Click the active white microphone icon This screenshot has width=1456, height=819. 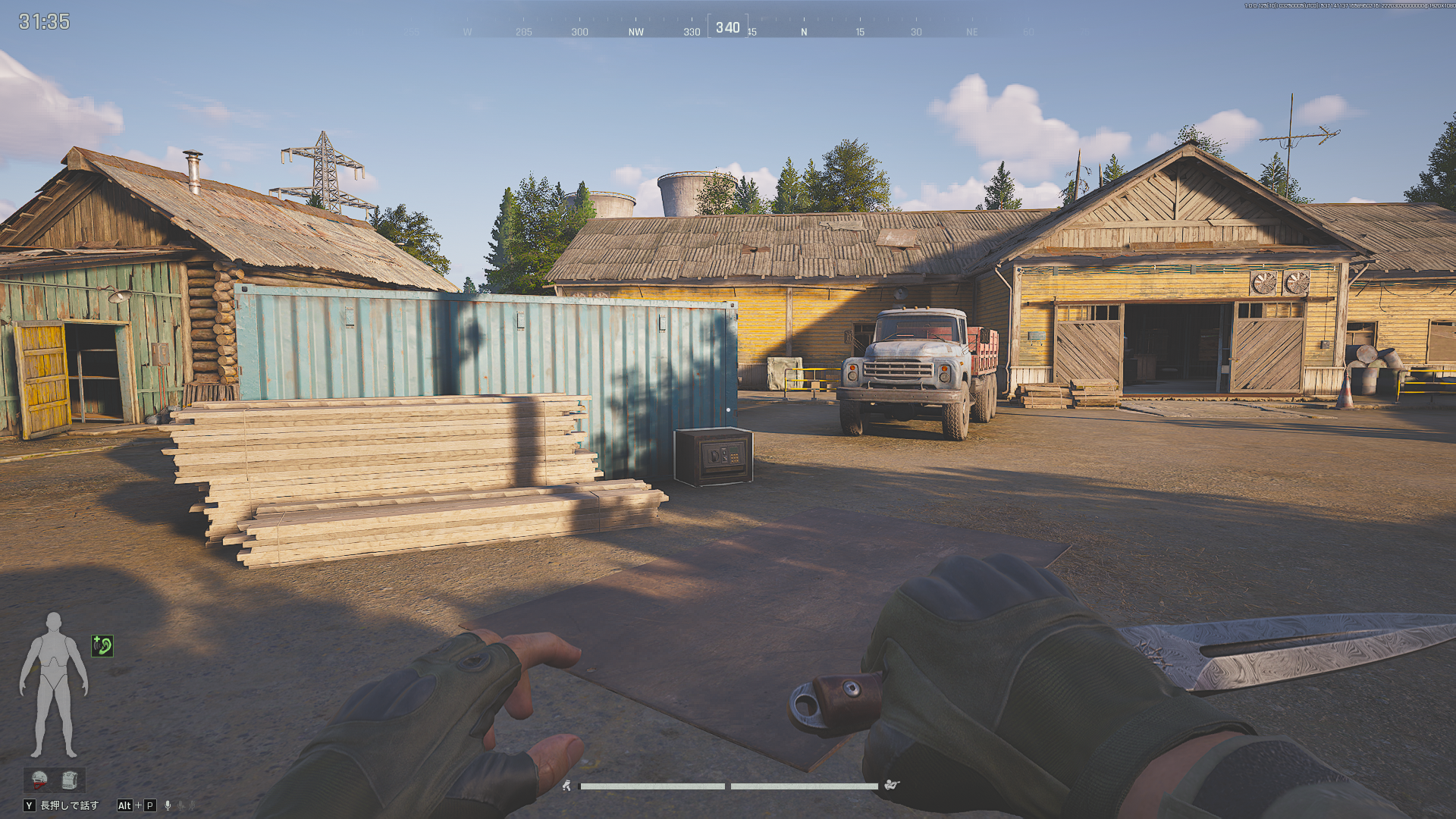click(168, 805)
